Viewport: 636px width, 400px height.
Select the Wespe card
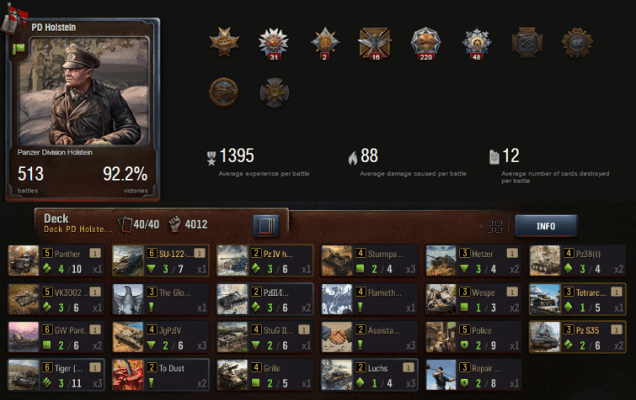pos(473,298)
